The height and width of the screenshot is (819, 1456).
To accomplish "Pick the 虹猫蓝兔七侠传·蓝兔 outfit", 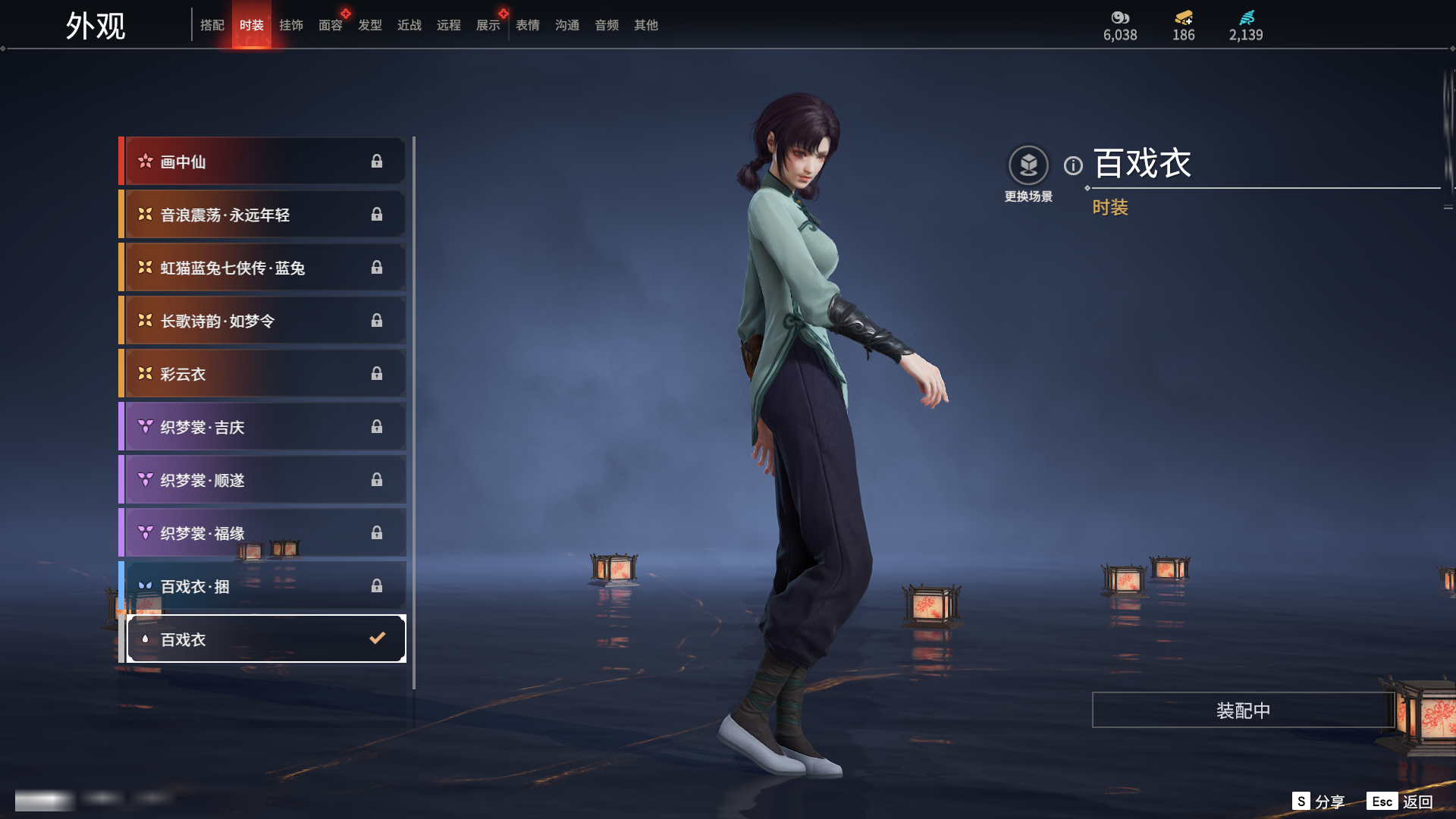I will click(x=262, y=268).
